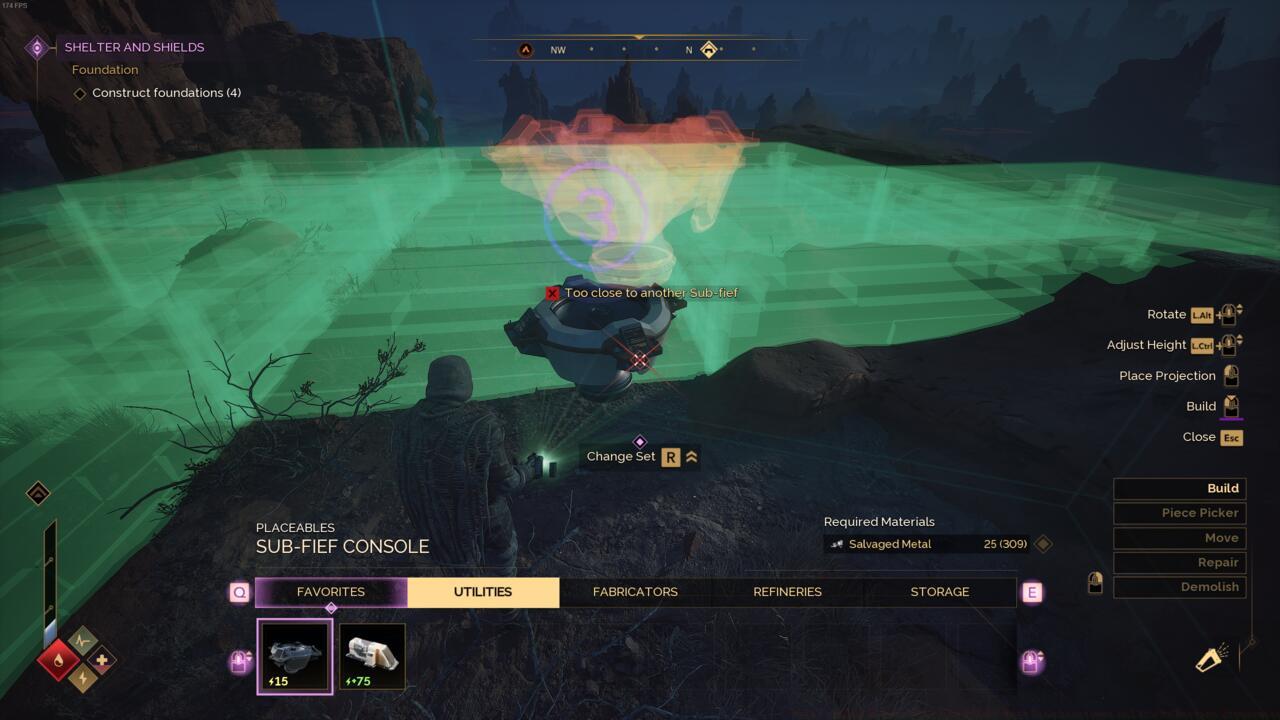The height and width of the screenshot is (720, 1280).
Task: Click the heartbeat pulse diamond icon
Action: click(82, 640)
